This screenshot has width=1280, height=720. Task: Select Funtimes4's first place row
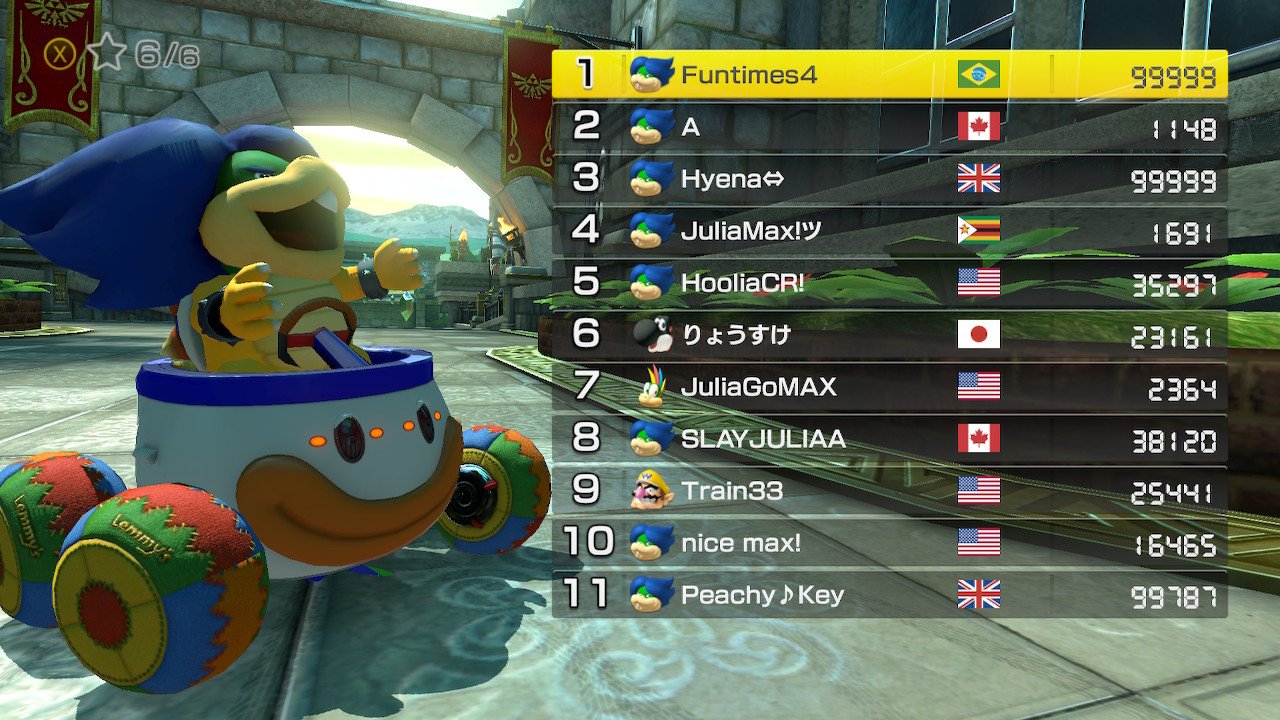(889, 75)
